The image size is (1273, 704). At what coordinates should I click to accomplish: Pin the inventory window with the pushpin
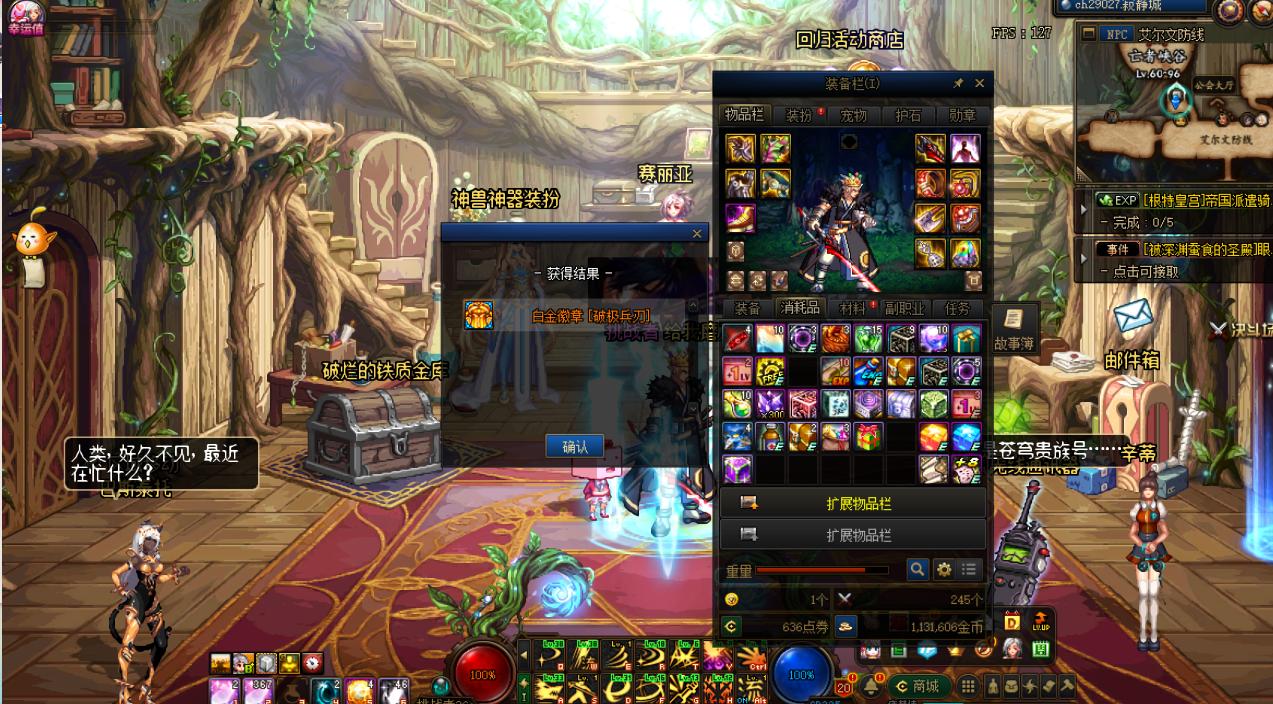(958, 84)
